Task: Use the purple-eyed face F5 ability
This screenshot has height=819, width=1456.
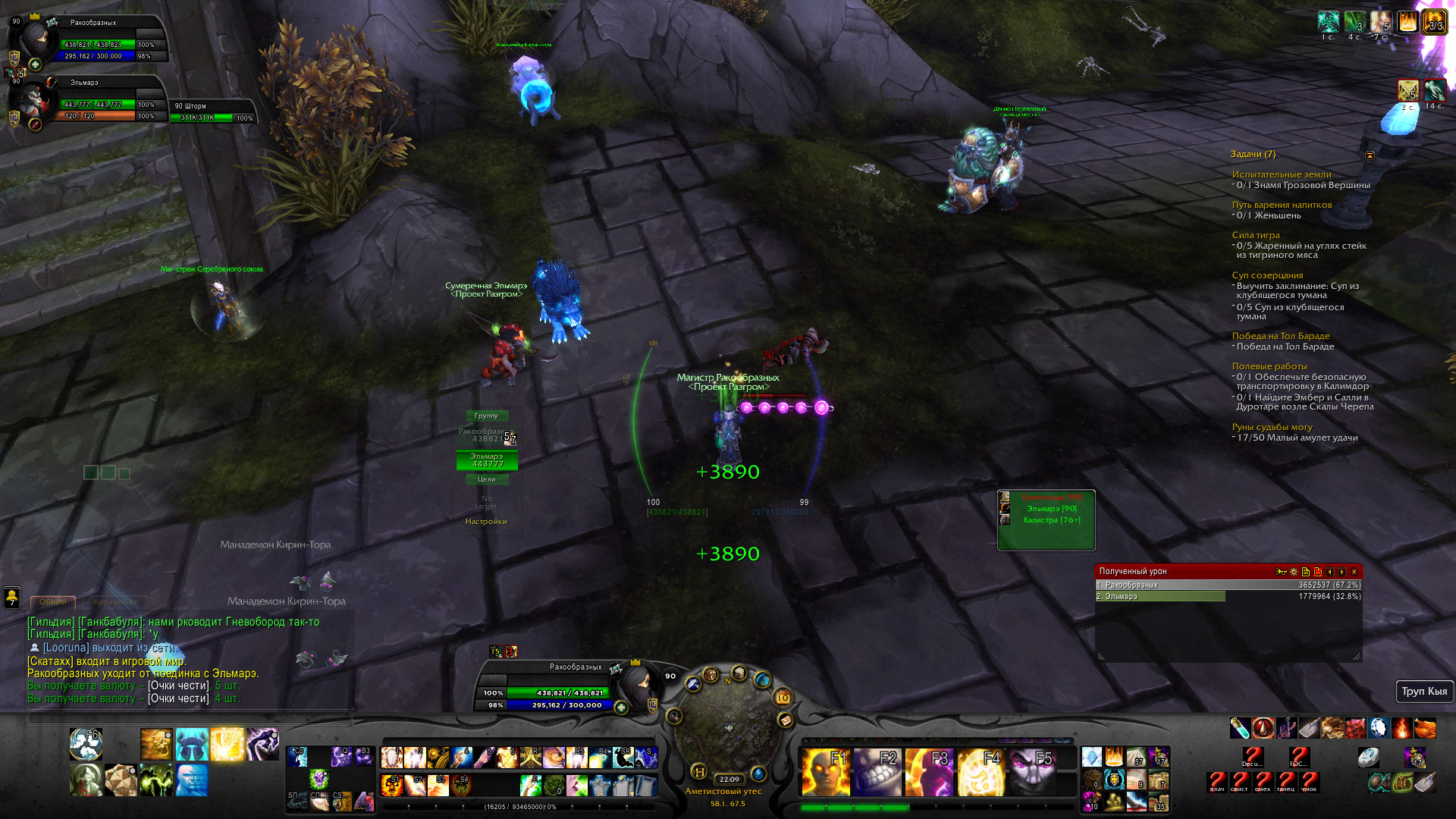Action: 1032,771
